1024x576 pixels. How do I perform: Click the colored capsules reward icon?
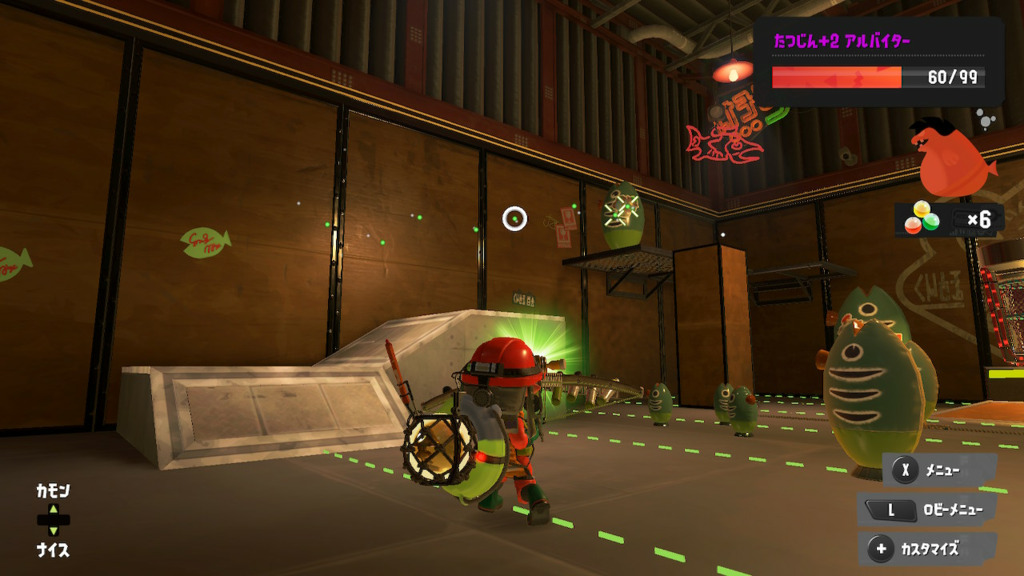[922, 218]
